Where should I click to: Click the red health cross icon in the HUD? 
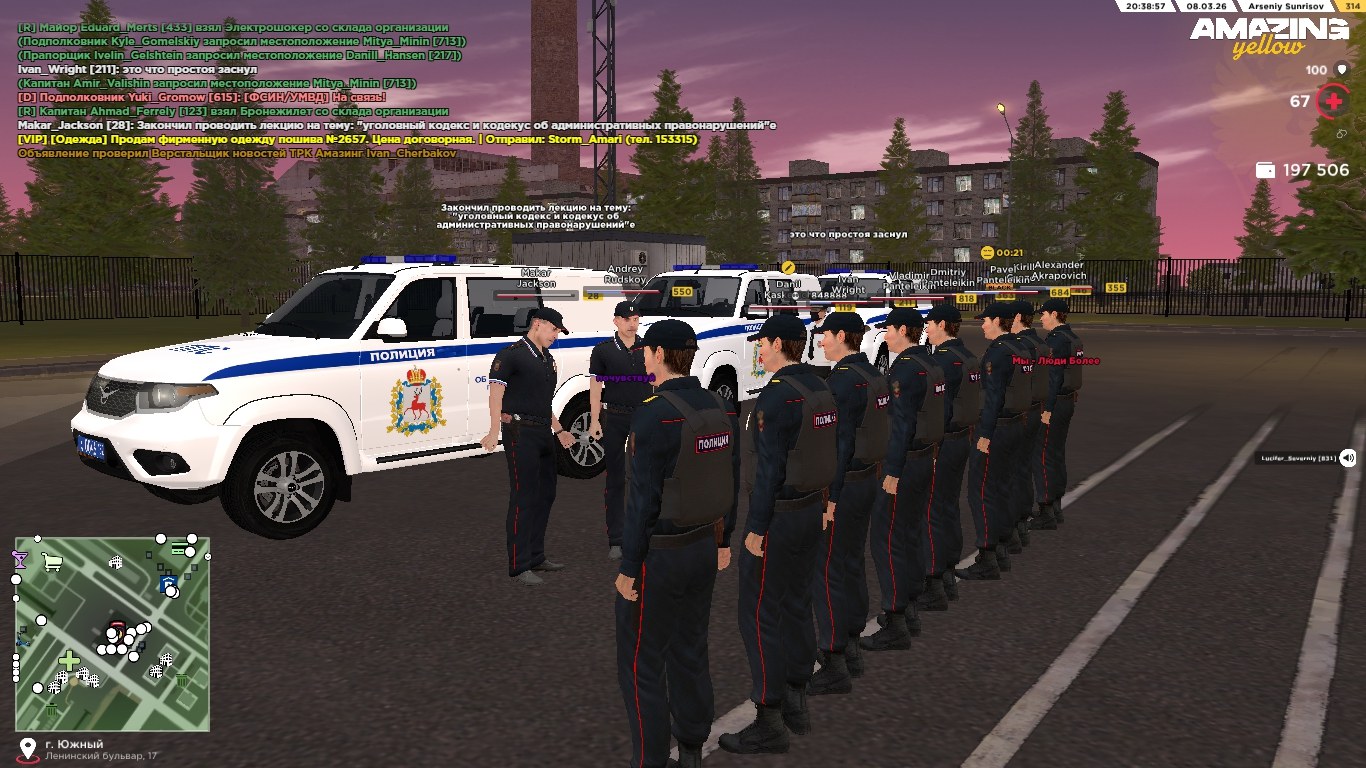click(x=1334, y=101)
